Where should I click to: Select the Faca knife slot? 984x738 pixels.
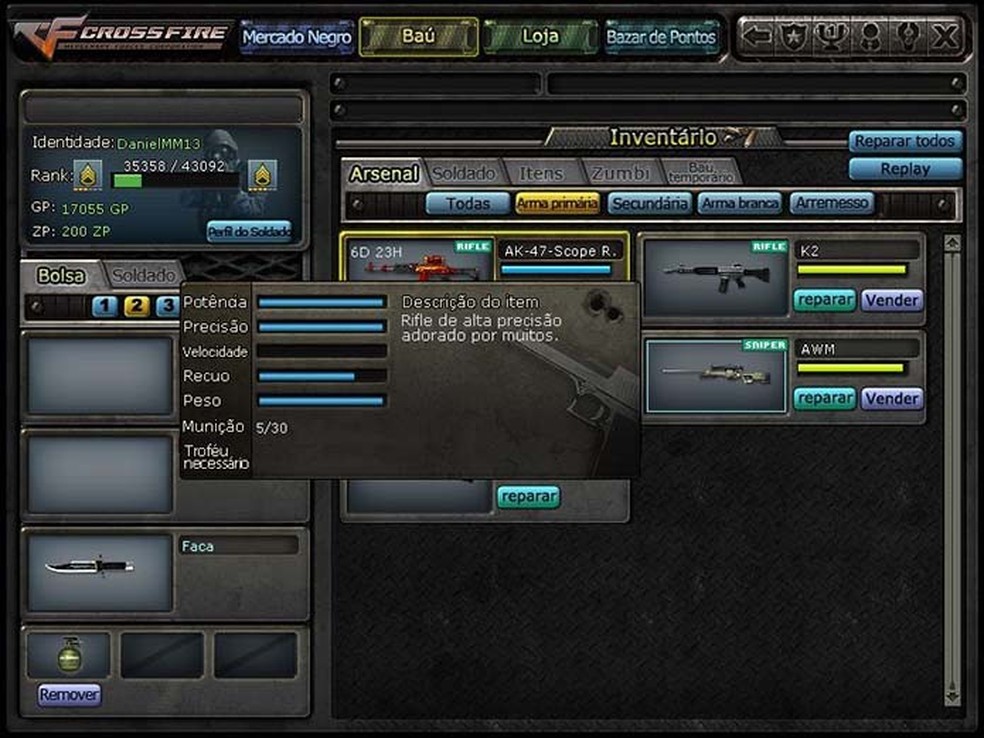click(x=100, y=571)
